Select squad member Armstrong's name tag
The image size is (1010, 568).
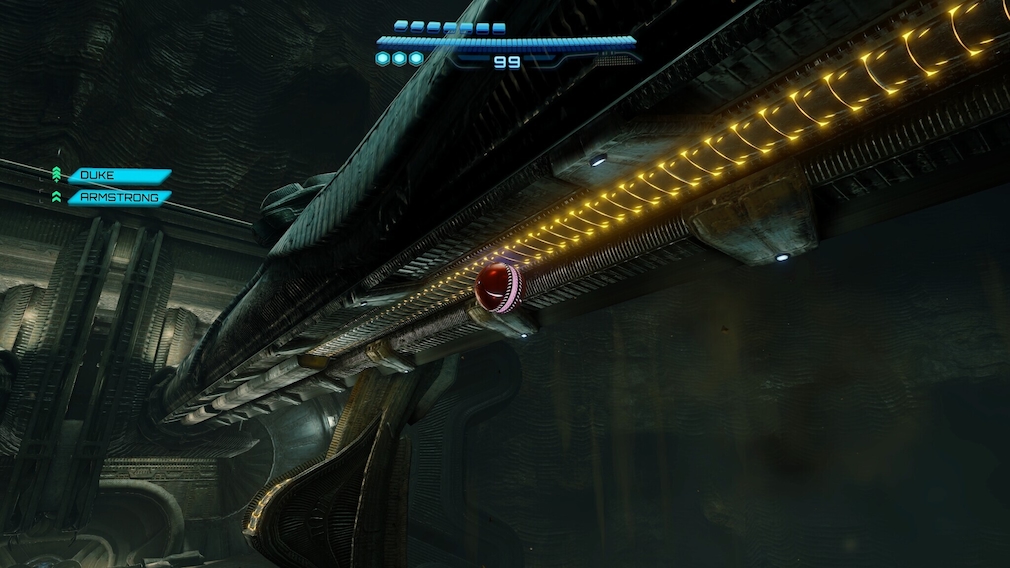click(117, 198)
